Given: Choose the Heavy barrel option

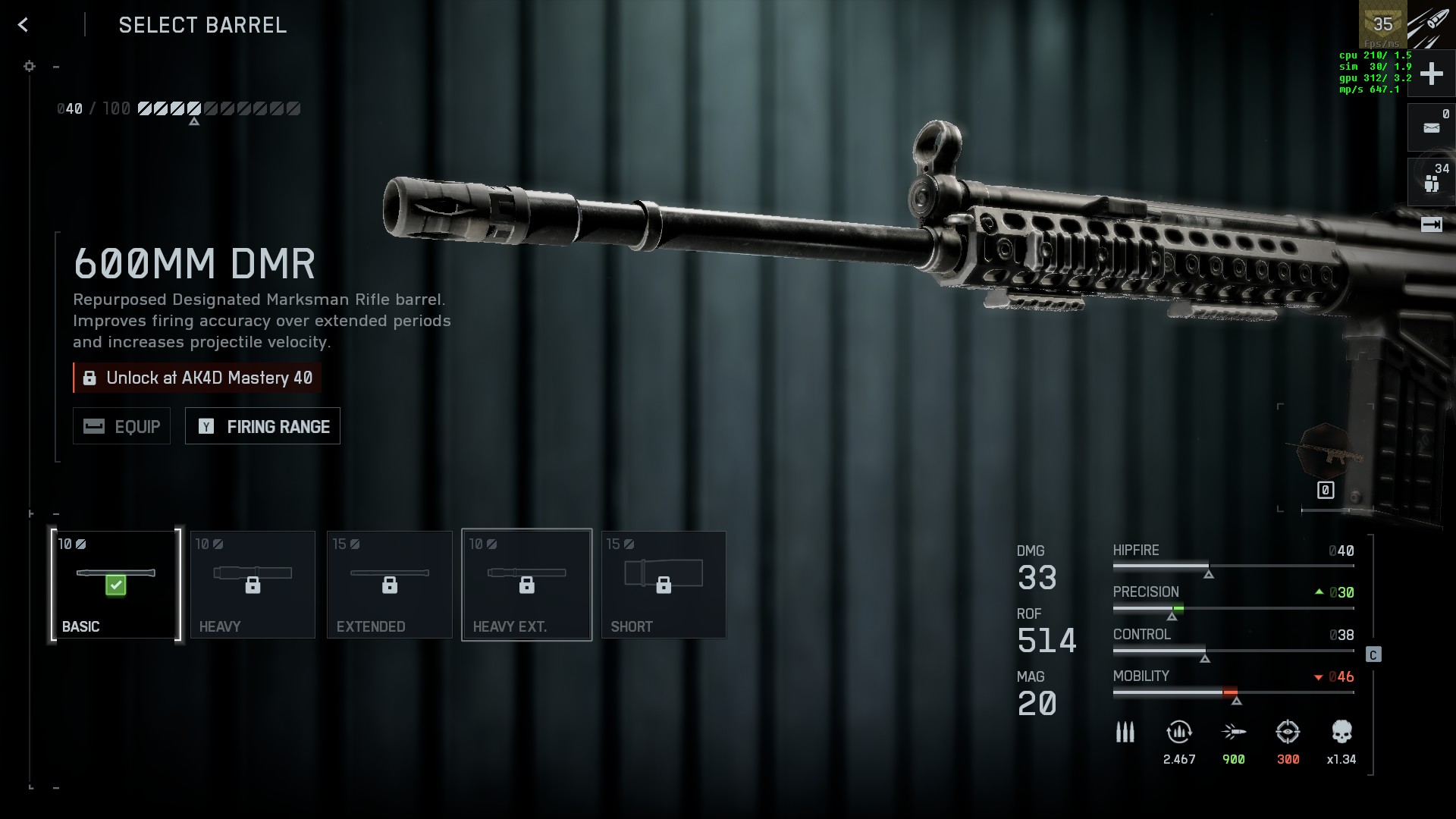Looking at the screenshot, I should [253, 585].
